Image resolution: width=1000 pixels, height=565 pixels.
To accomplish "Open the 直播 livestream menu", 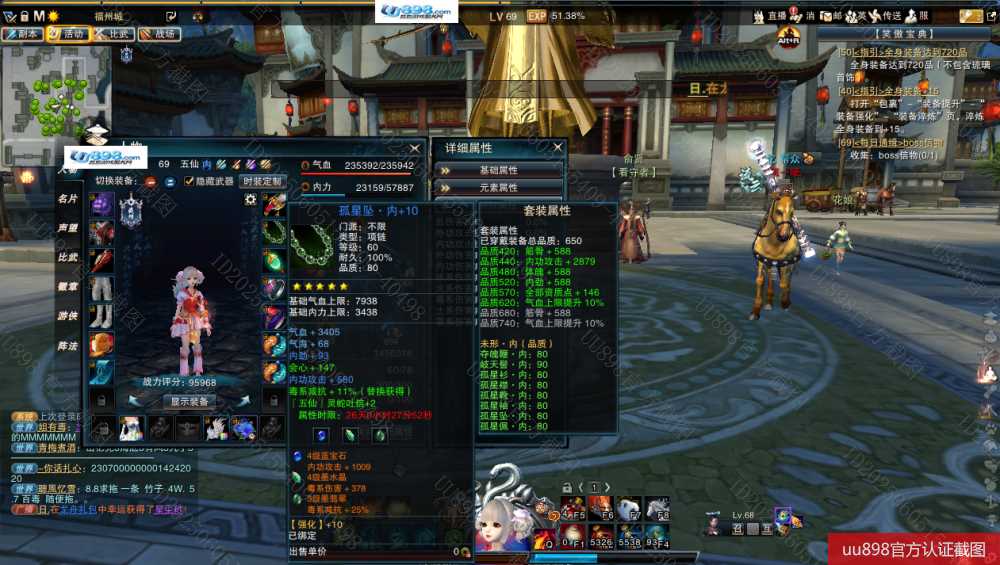I will point(772,16).
